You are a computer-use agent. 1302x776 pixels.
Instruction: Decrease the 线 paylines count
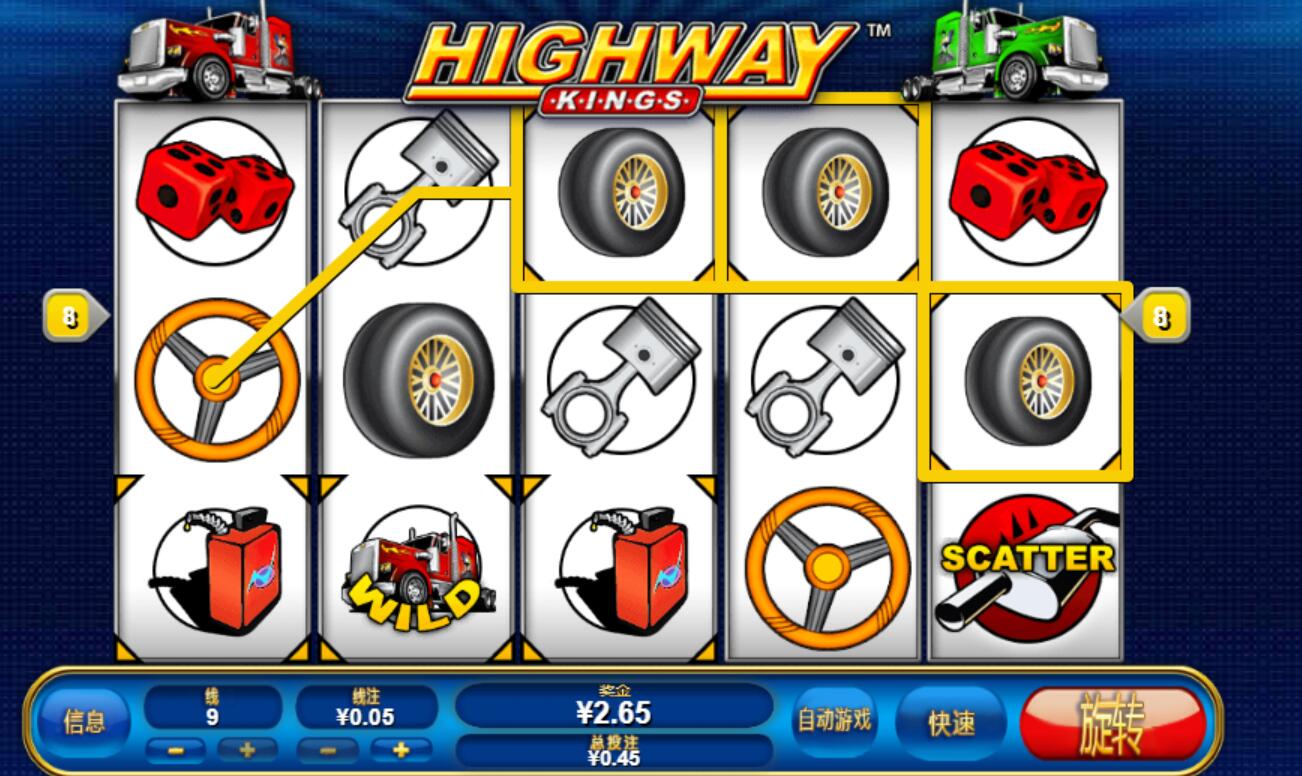(x=175, y=749)
